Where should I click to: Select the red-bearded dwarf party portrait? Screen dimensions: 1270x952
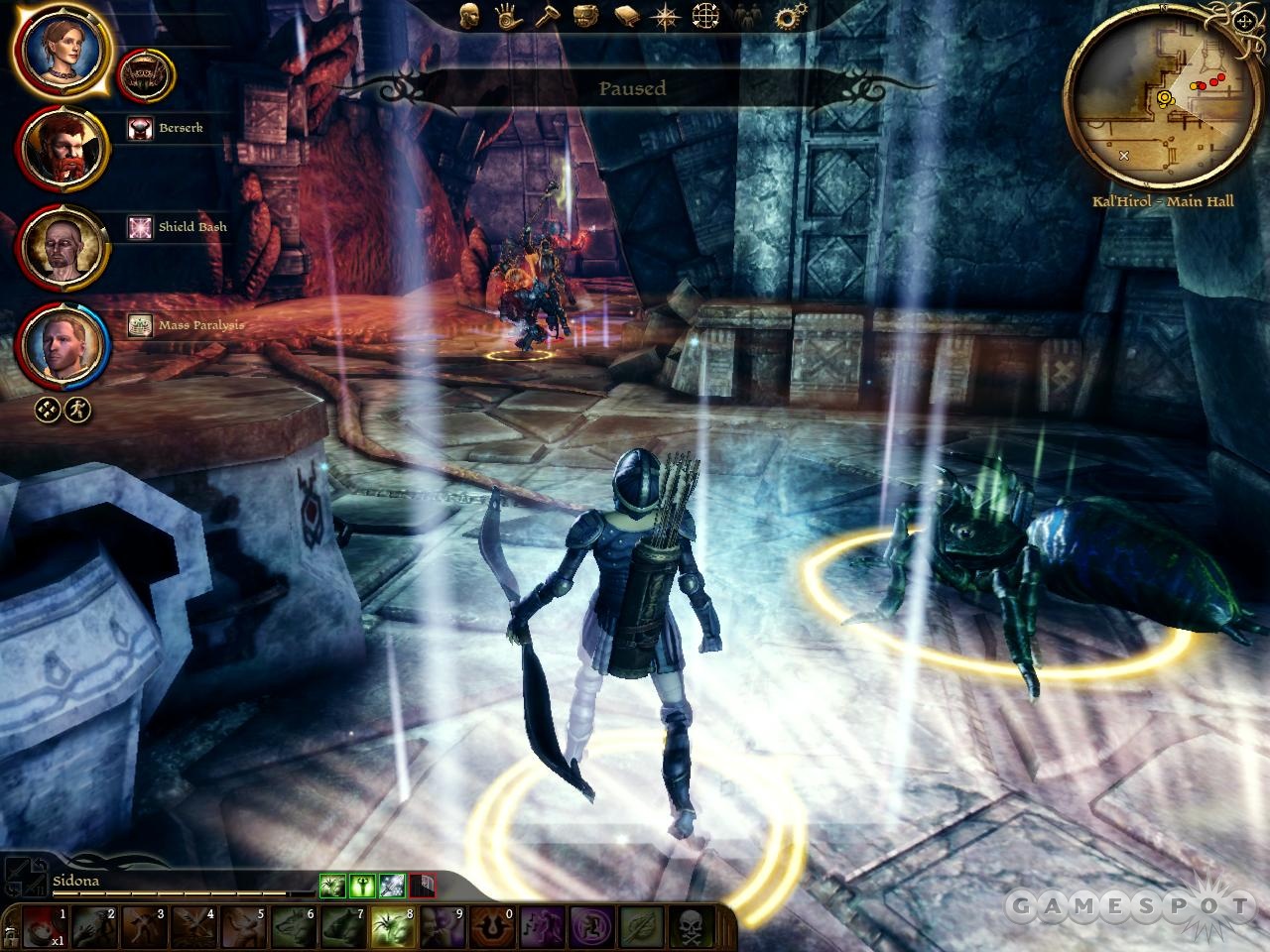pos(62,150)
